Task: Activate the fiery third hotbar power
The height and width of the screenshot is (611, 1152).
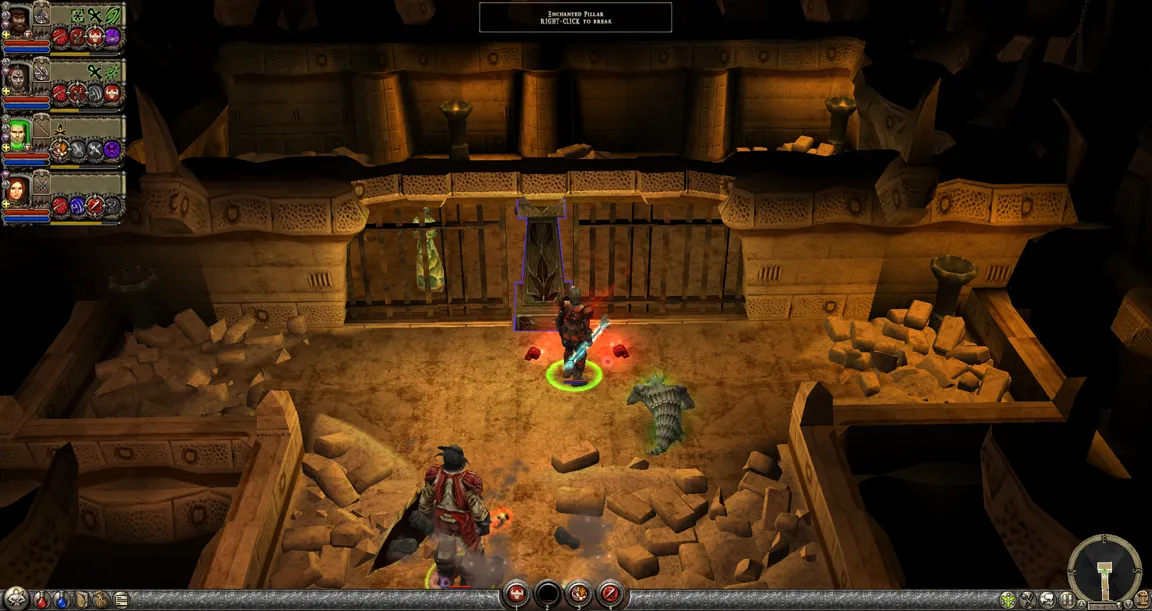Action: (x=579, y=595)
